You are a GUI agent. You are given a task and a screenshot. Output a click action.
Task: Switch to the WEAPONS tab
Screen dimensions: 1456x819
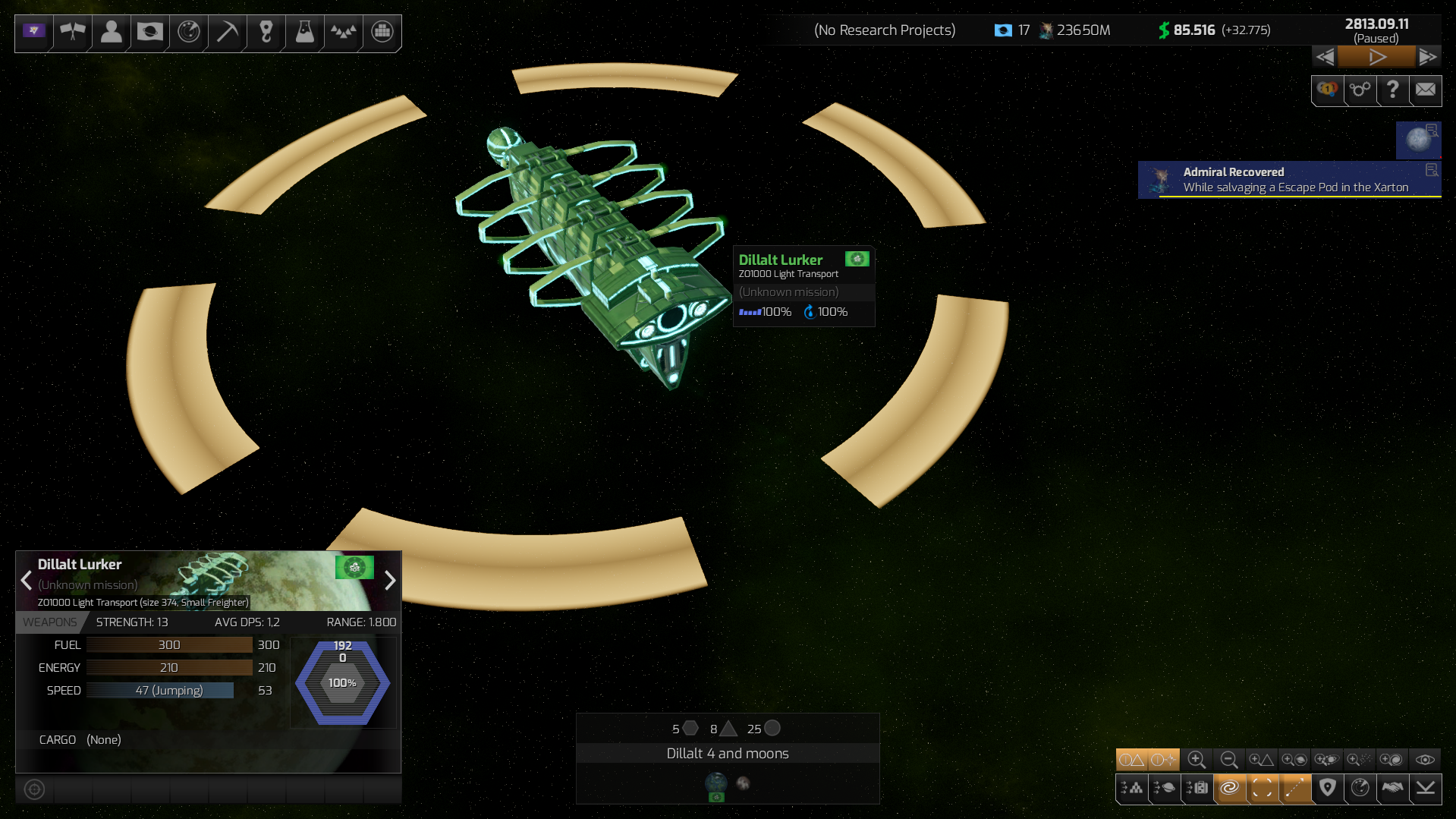pos(50,622)
